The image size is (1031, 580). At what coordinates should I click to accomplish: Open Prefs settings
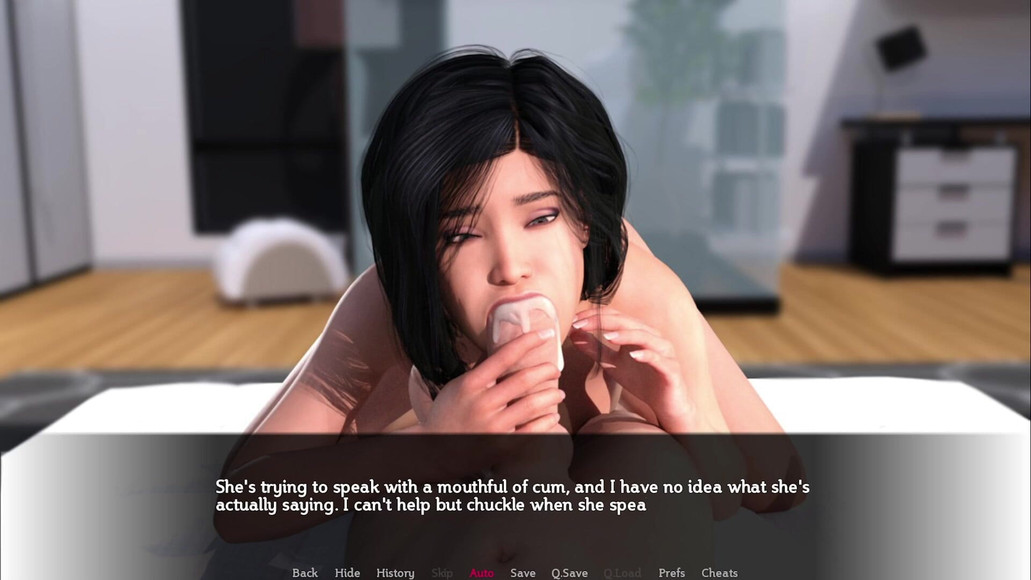coord(672,573)
